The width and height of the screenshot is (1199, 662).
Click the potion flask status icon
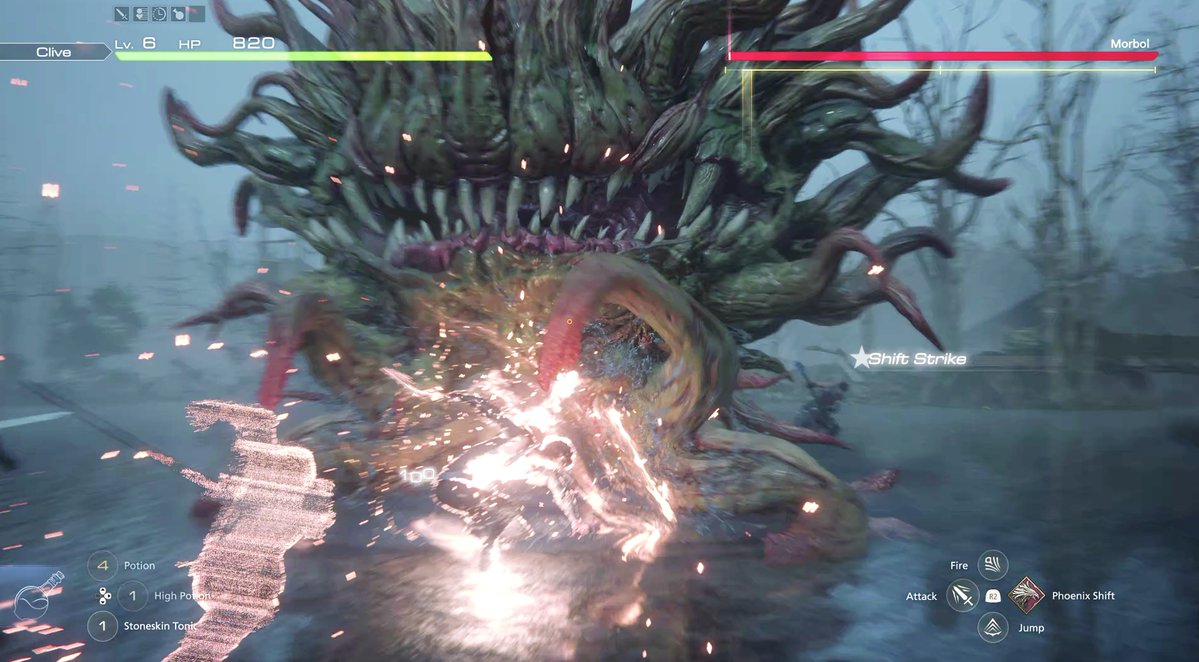[177, 14]
